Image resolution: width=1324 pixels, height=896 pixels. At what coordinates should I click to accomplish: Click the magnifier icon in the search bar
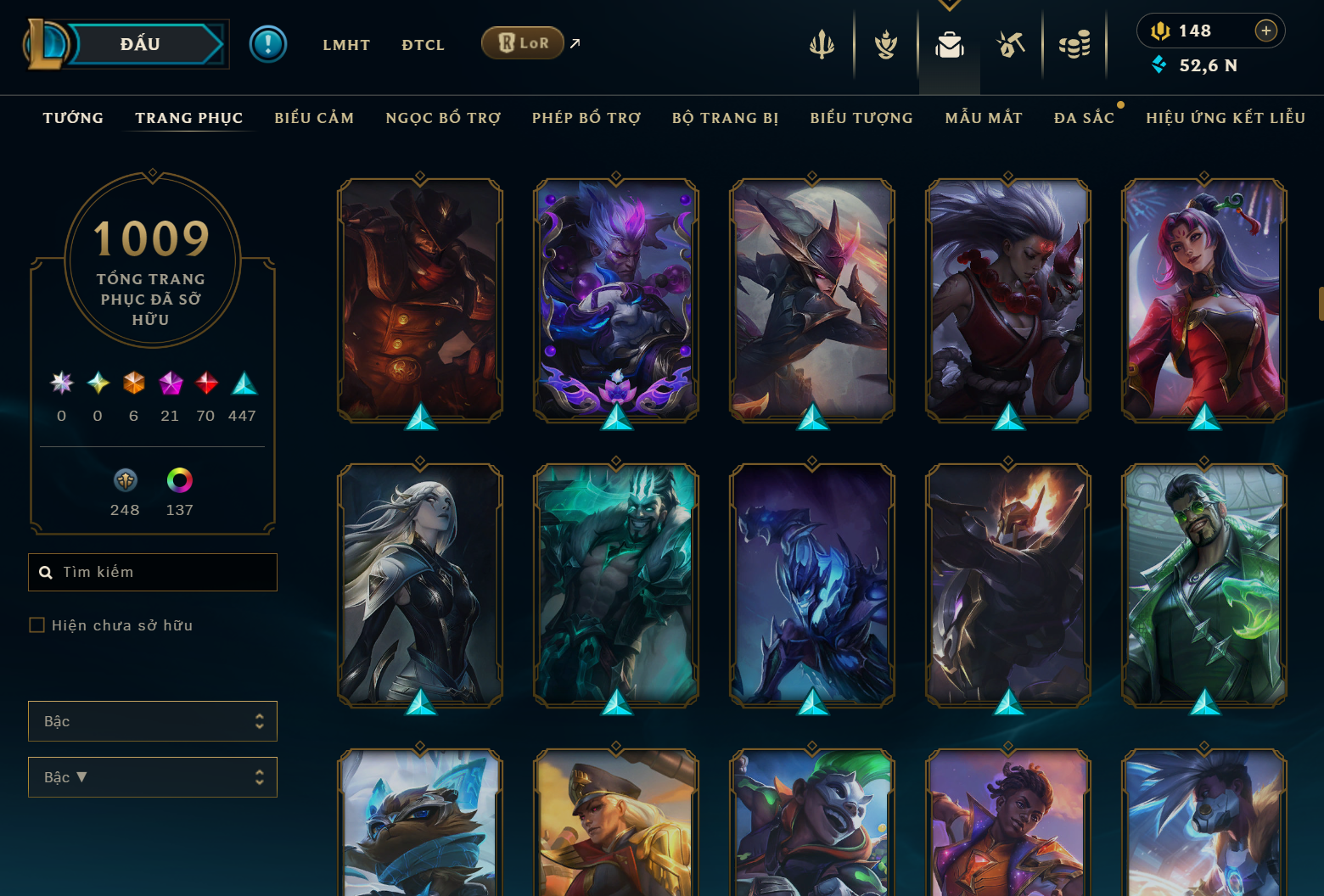[46, 572]
